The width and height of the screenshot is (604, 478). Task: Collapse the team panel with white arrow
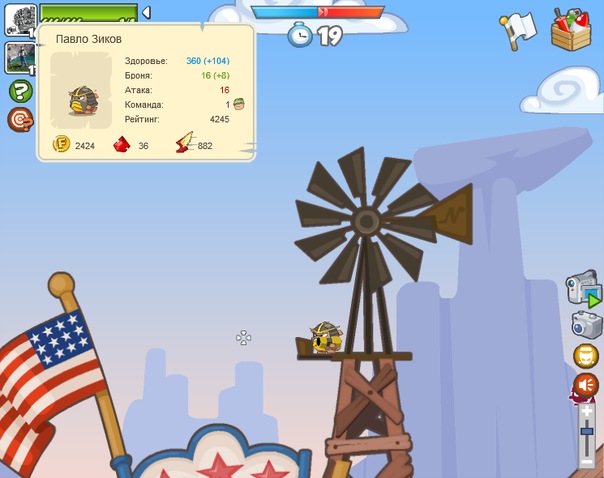pos(146,12)
